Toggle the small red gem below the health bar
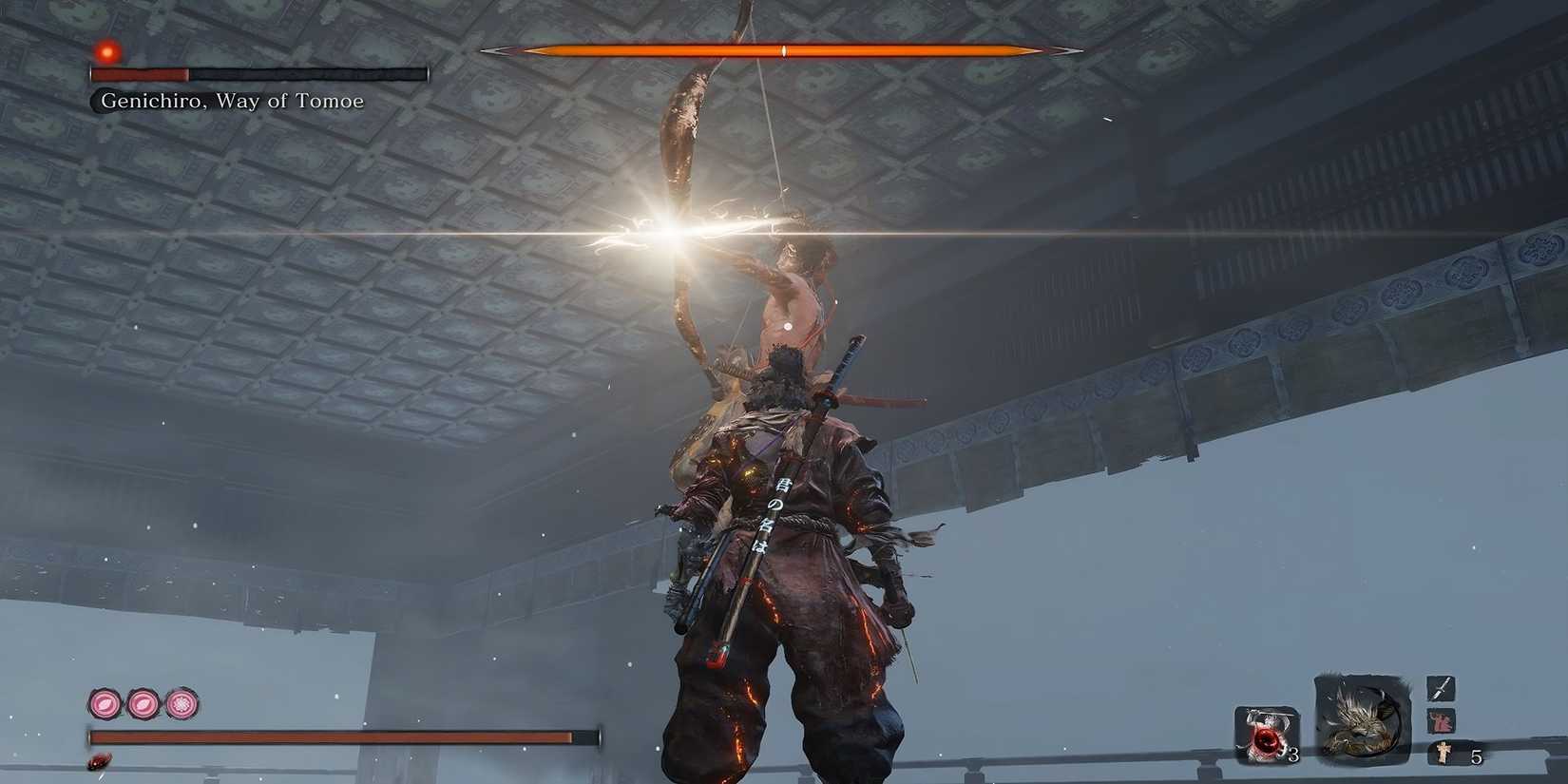 pos(100,762)
